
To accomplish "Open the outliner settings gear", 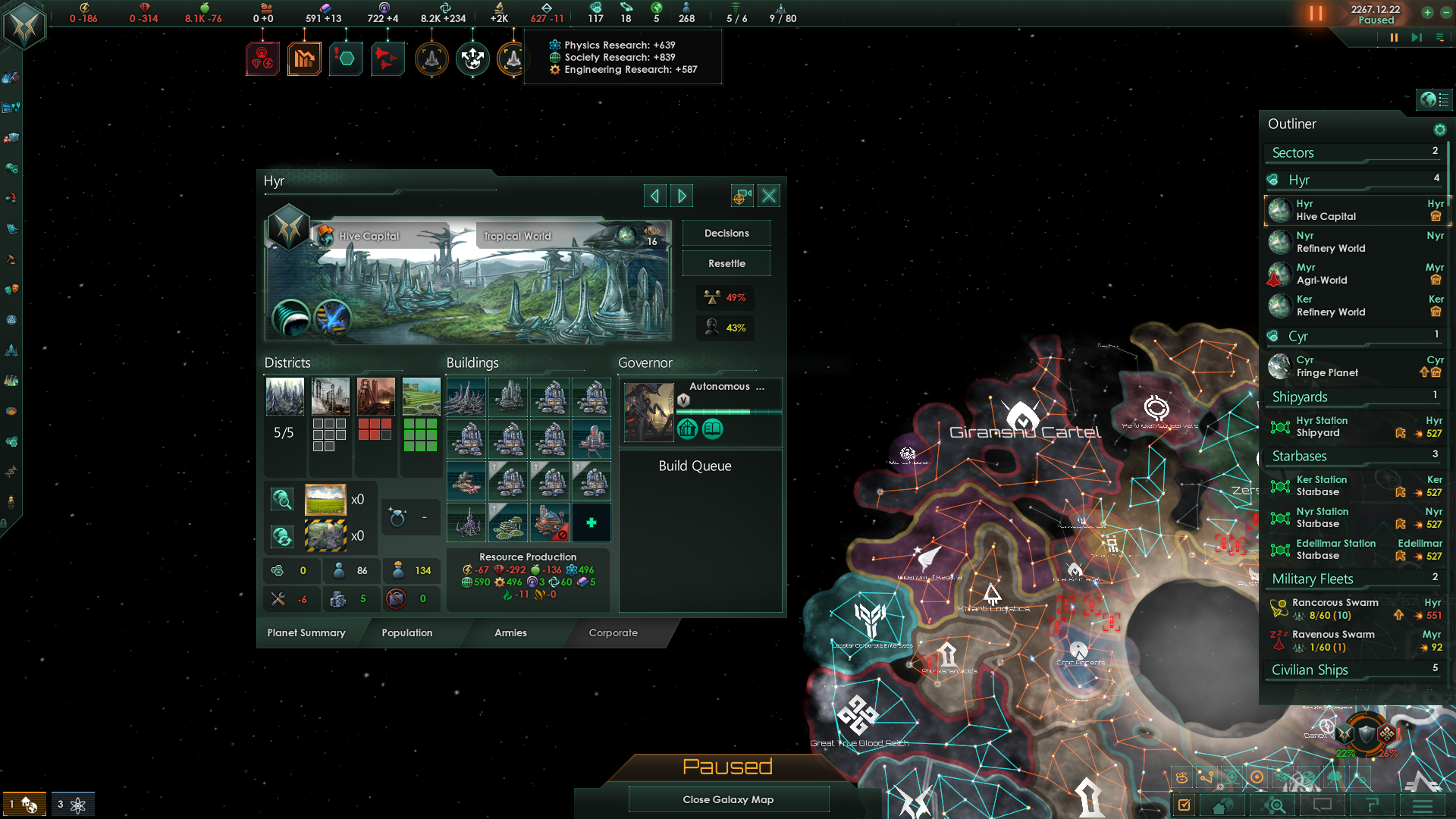I will click(x=1439, y=130).
